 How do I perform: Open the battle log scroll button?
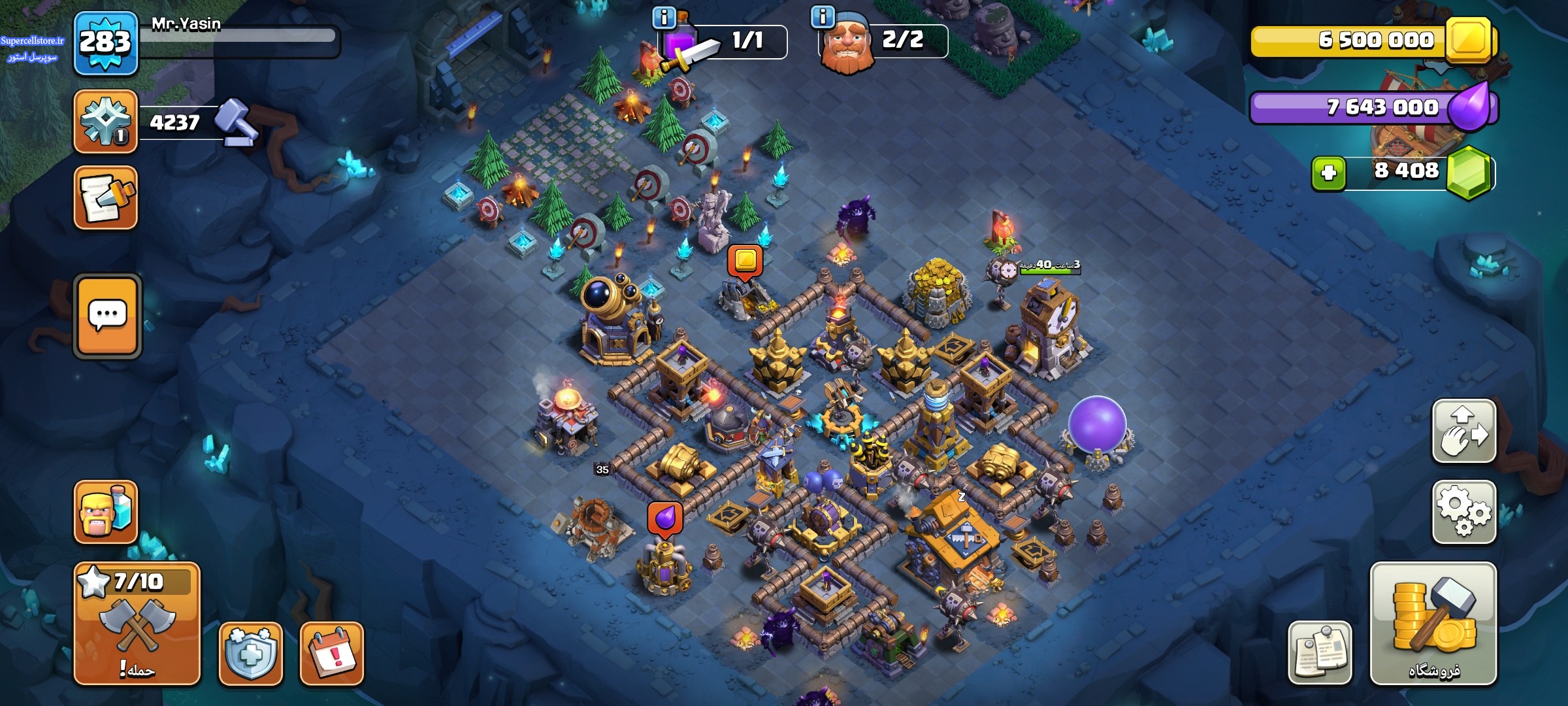click(x=105, y=197)
